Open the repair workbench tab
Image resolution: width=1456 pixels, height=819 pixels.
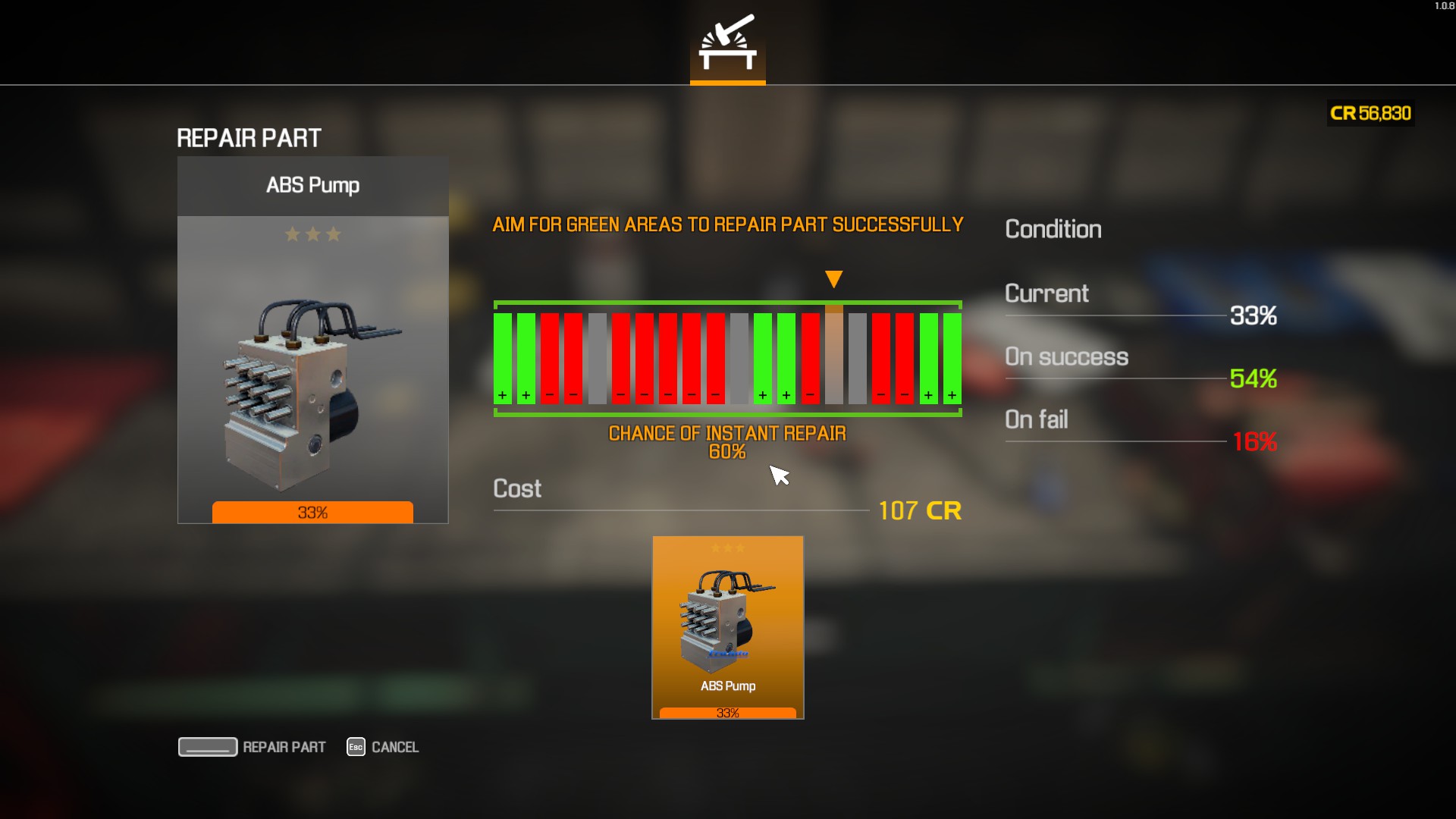[x=727, y=45]
